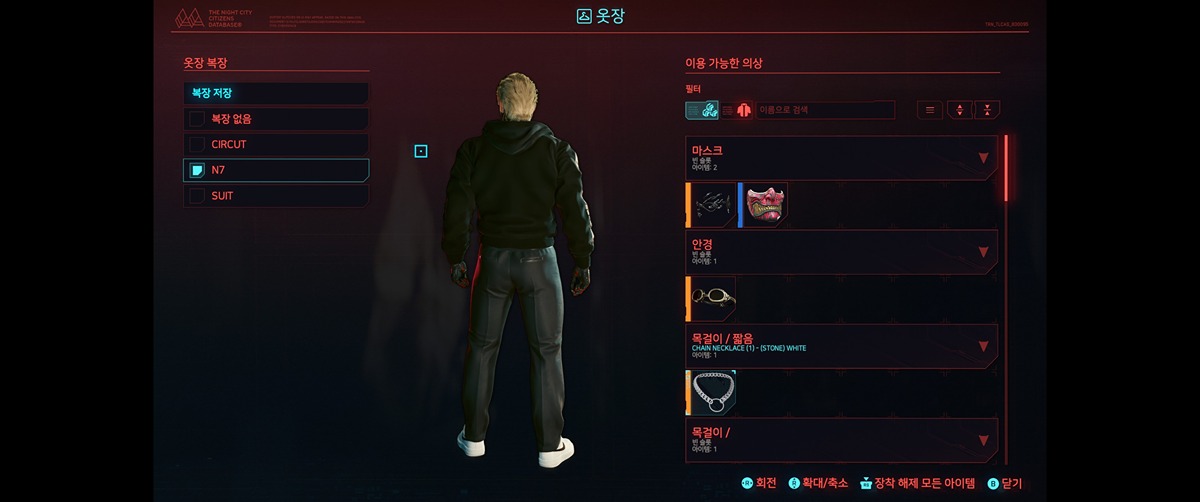Click the 이름으로 검색 search field
Image resolution: width=1200 pixels, height=502 pixels.
(x=825, y=110)
